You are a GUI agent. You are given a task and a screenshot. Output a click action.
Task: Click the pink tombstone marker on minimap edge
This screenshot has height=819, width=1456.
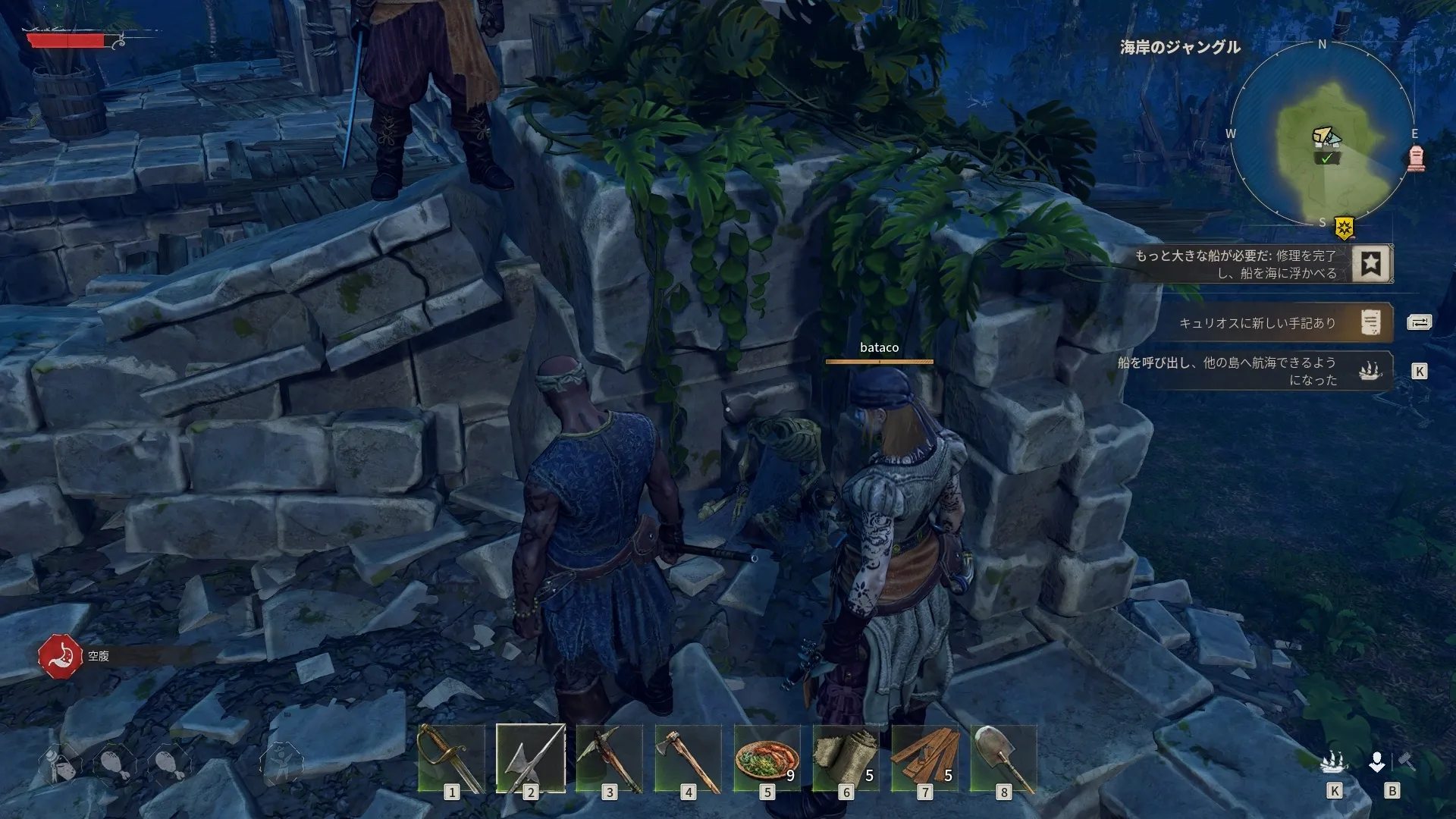tap(1416, 158)
